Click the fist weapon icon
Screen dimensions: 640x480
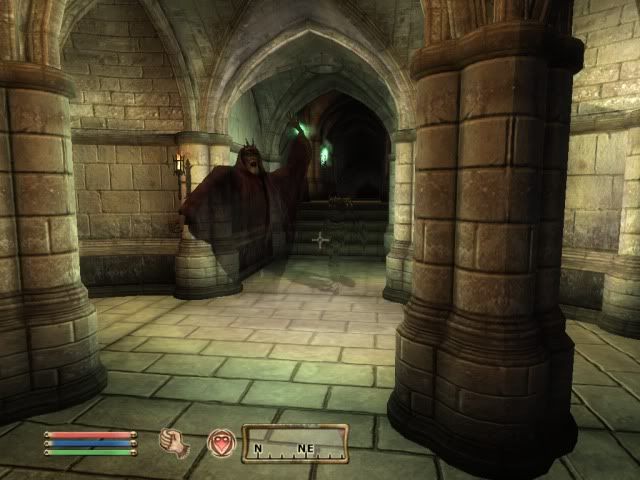(175, 442)
